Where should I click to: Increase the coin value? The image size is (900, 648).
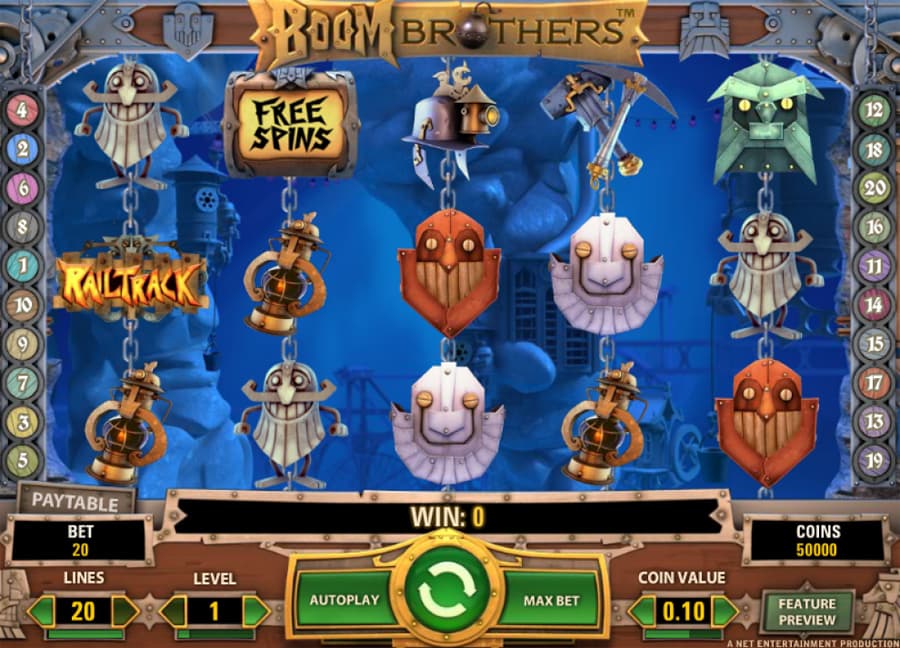(724, 611)
